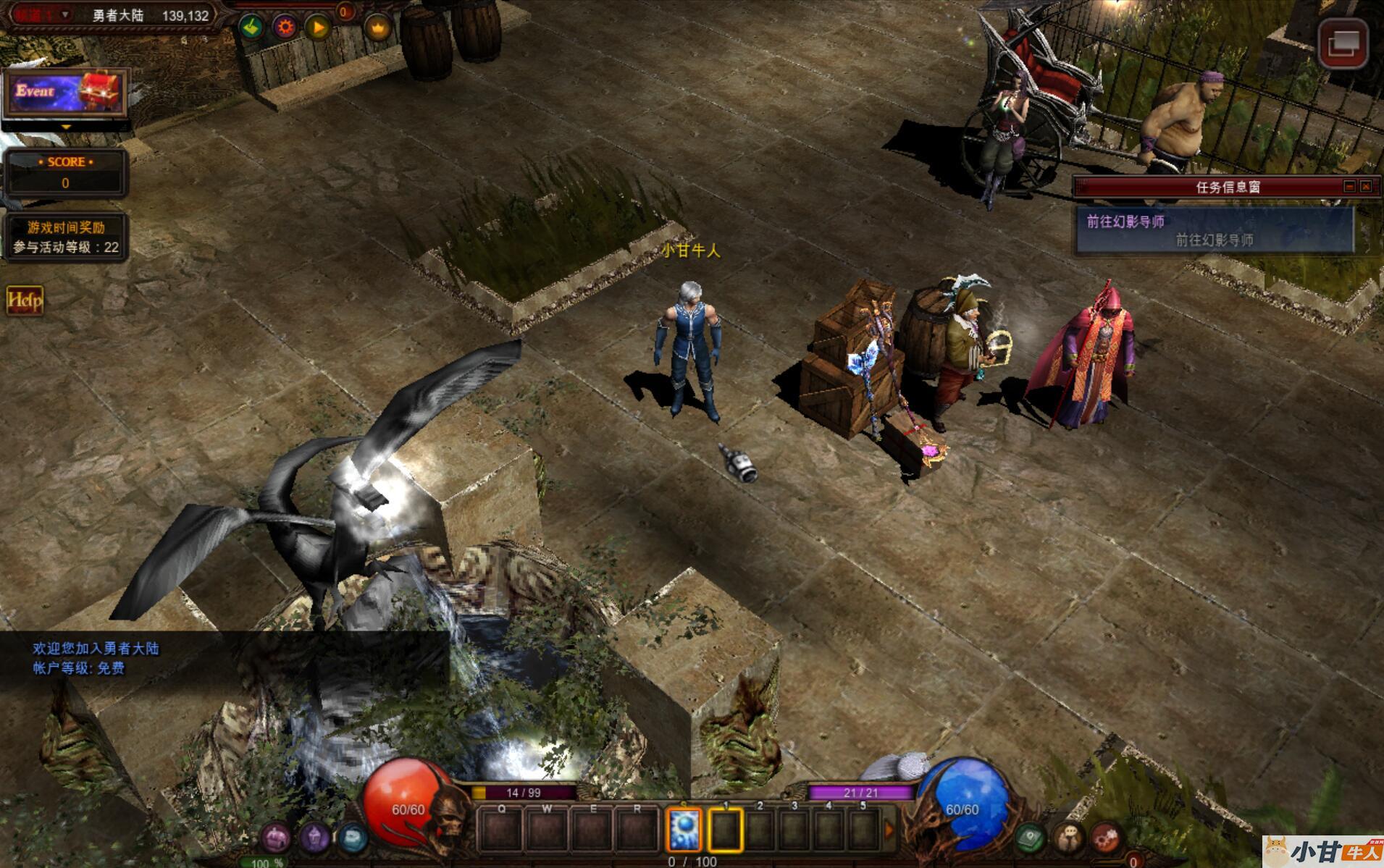
Task: Toggle the window mode button
Action: point(1343,43)
